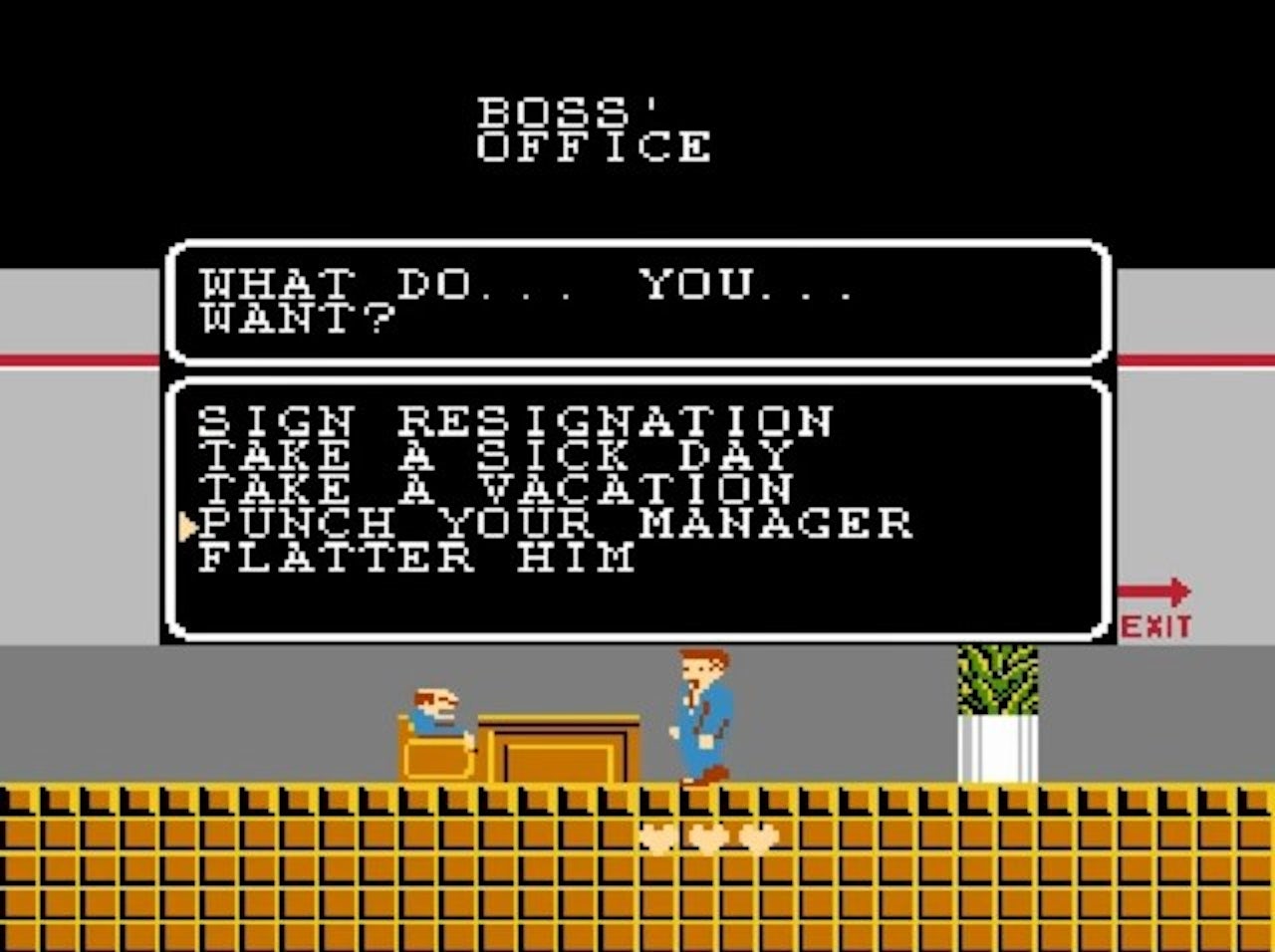Click the options menu panel border

(637, 632)
